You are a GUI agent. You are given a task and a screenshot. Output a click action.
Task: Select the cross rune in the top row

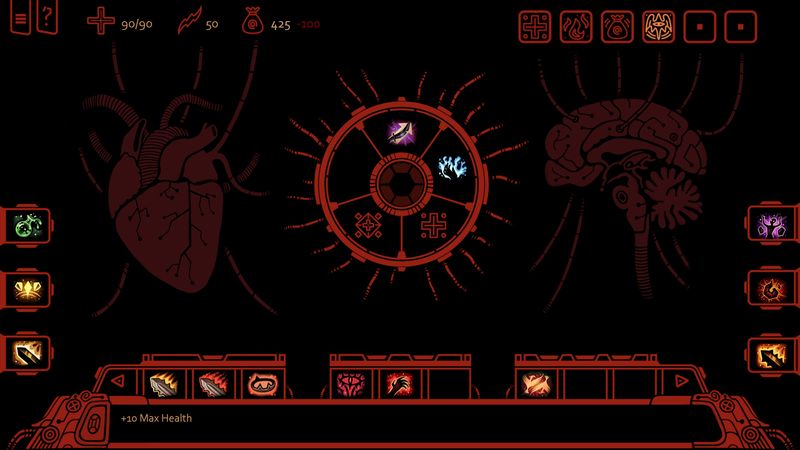(534, 25)
